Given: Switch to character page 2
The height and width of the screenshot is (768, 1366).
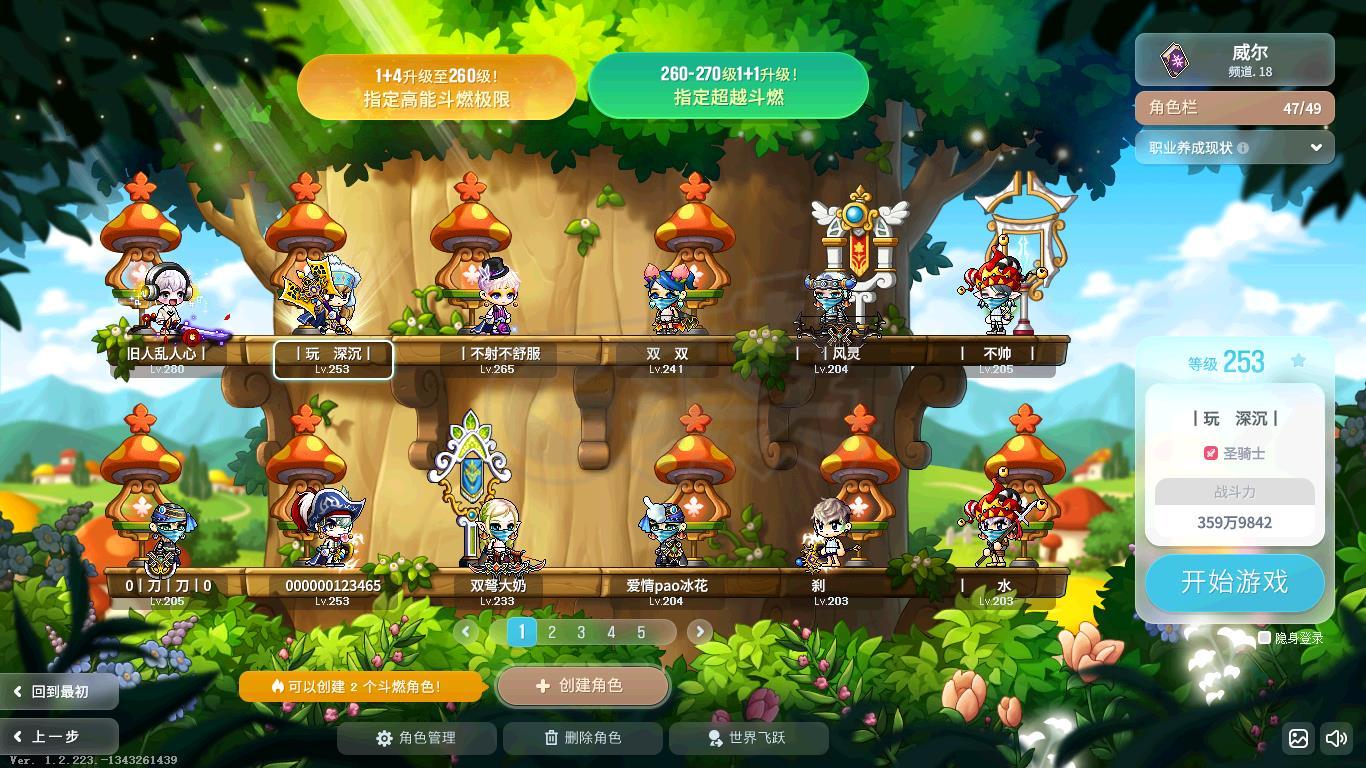Looking at the screenshot, I should pyautogui.click(x=551, y=632).
